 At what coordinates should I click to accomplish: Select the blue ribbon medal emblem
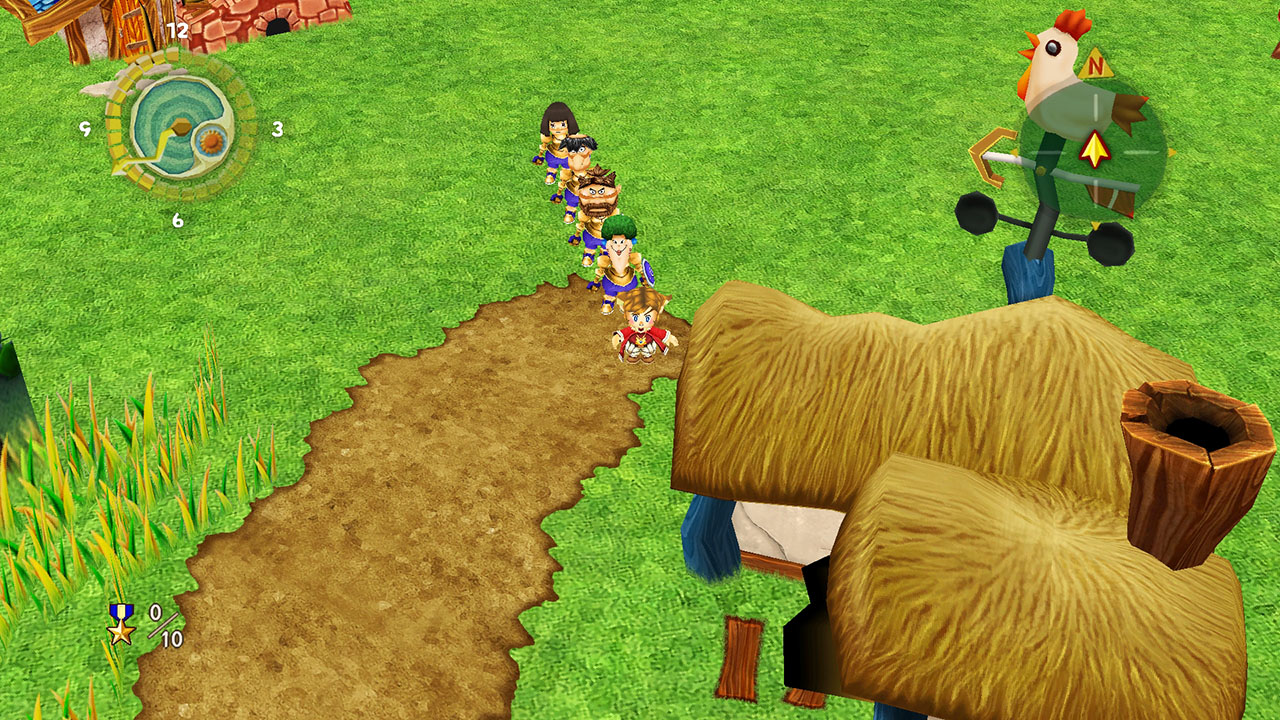pyautogui.click(x=122, y=610)
